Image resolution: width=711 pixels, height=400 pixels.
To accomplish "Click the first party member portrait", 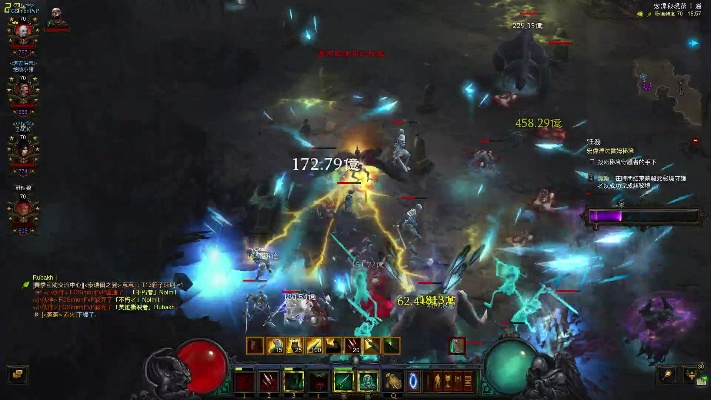I will (22, 29).
